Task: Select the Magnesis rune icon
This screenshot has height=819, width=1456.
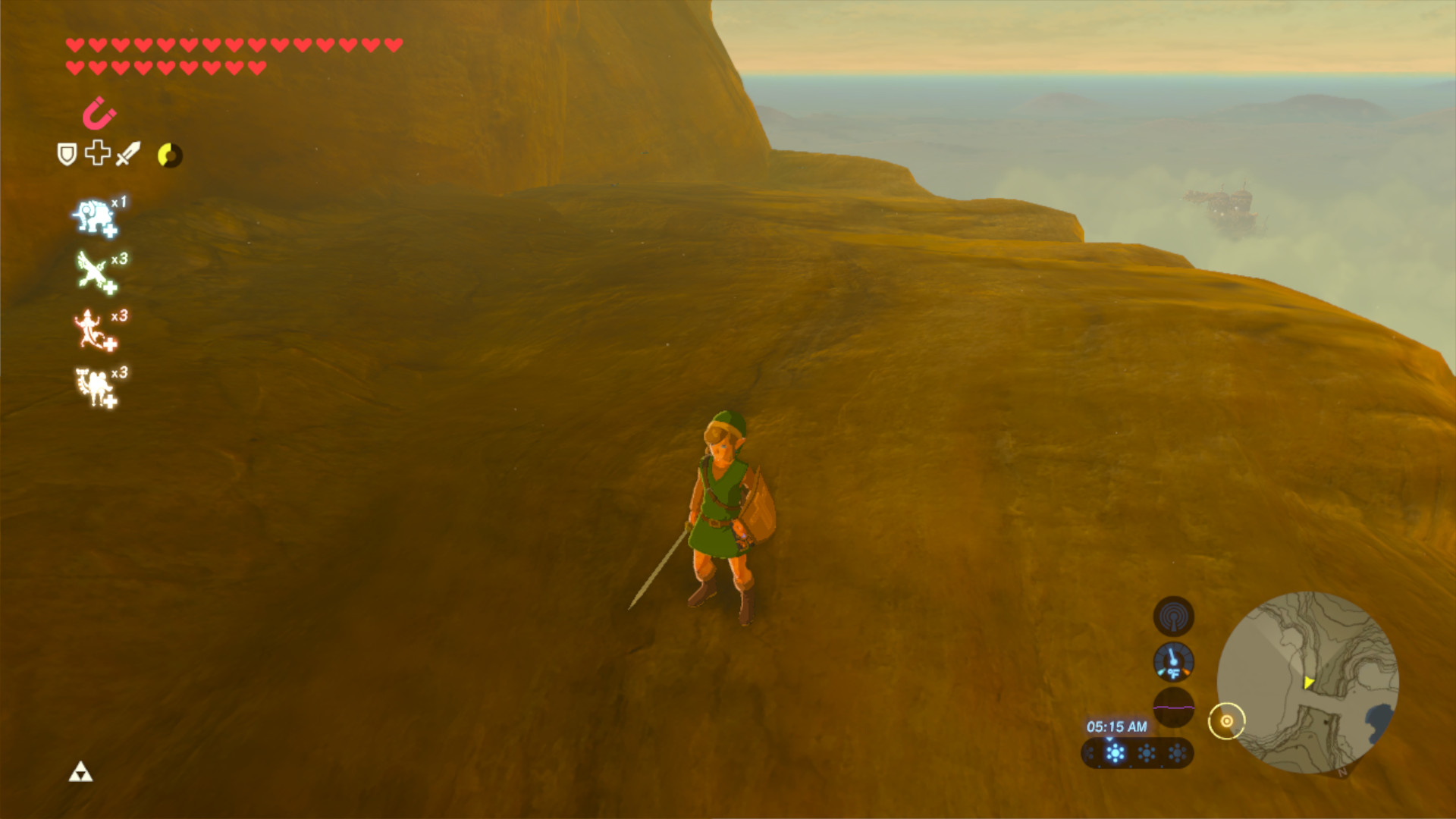Action: (96, 115)
